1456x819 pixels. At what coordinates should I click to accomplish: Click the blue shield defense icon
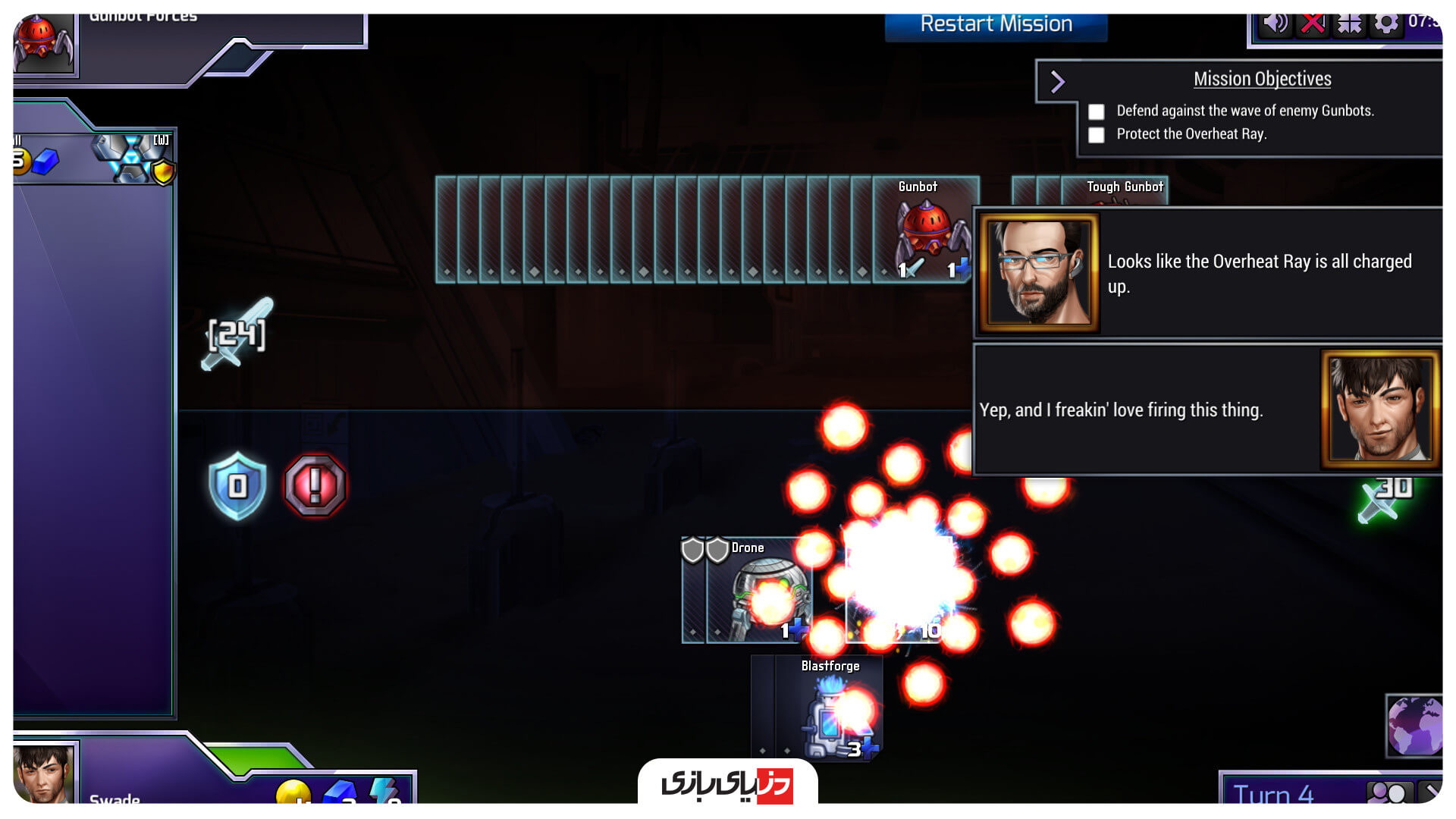point(237,485)
